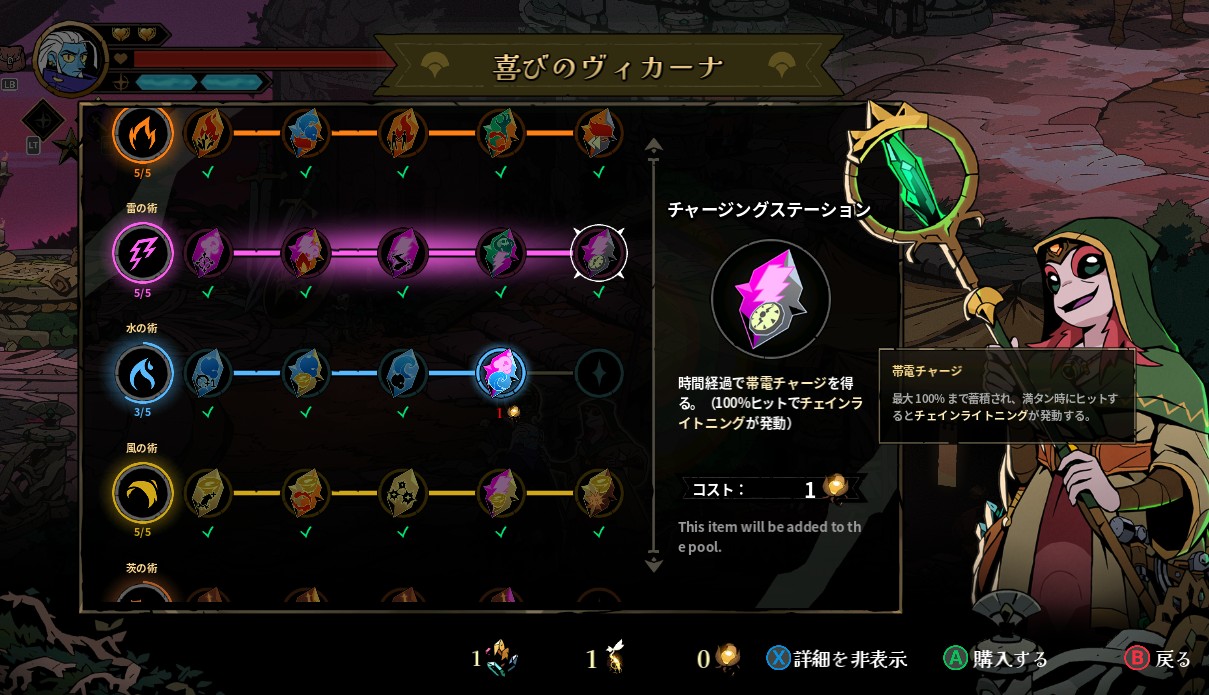1209x695 pixels.
Task: Choose the glowing water node costing 1
Action: pos(501,372)
